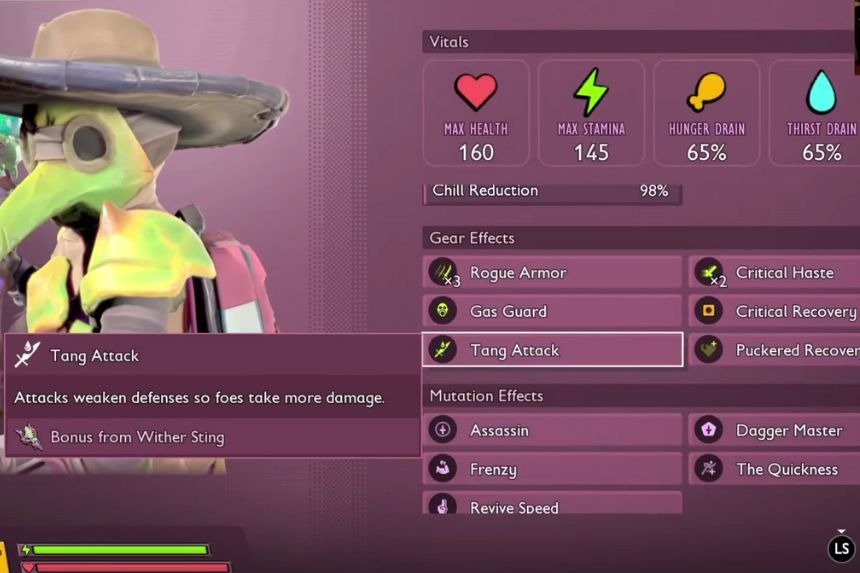Choose the Hunger Drain vitals tile
The height and width of the screenshot is (573, 860).
706,113
